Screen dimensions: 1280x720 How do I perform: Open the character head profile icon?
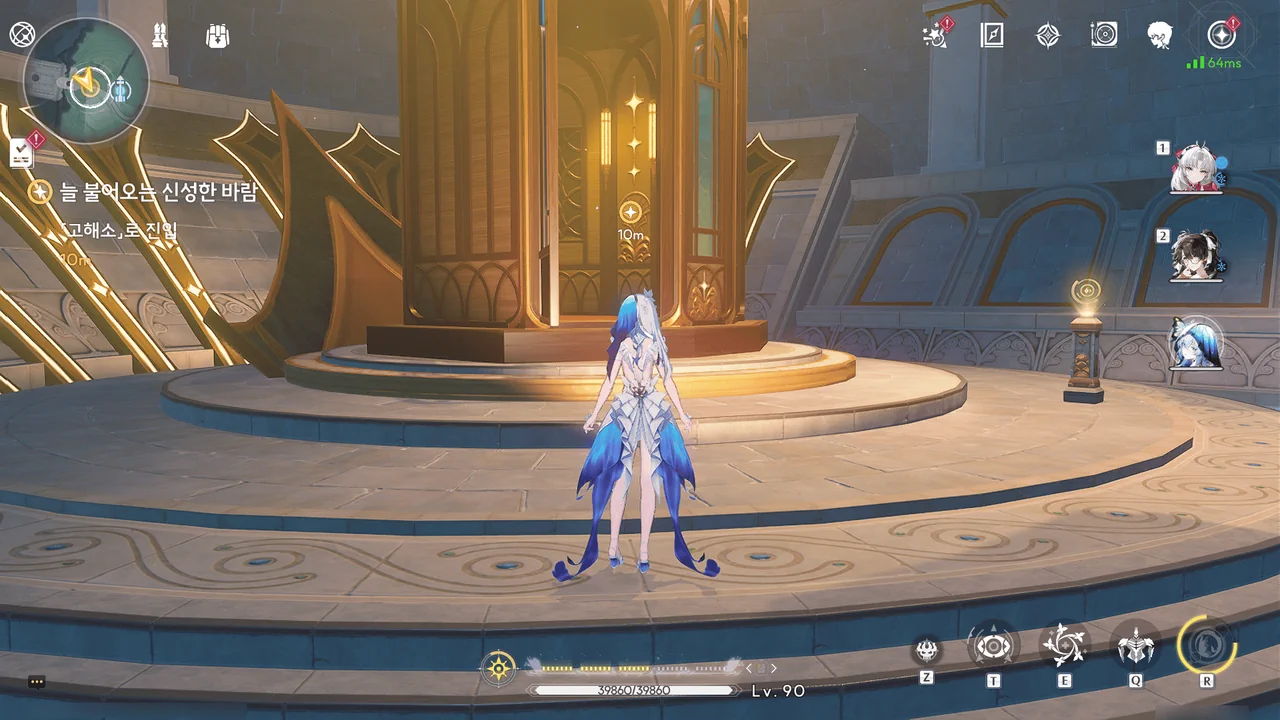click(1159, 36)
